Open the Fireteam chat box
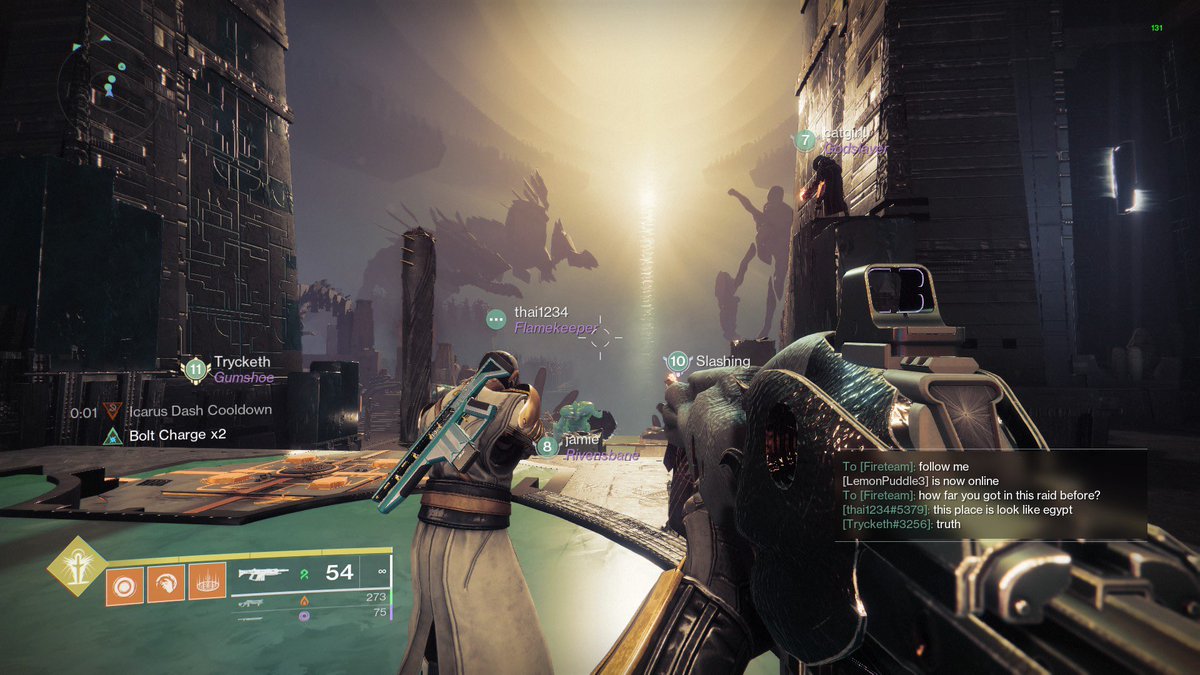Screen dimensions: 1200x675 (990, 495)
